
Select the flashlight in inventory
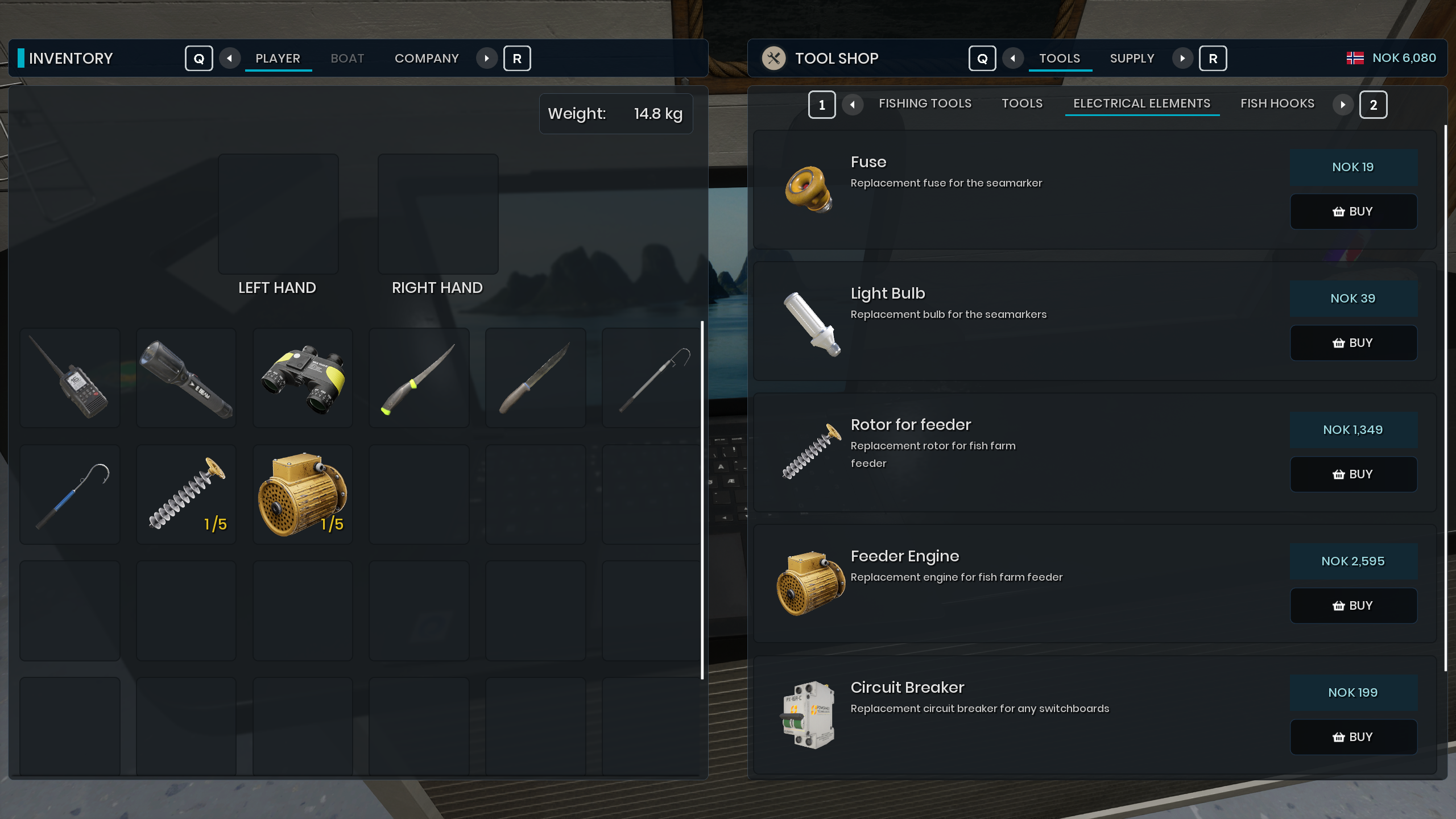click(x=187, y=378)
